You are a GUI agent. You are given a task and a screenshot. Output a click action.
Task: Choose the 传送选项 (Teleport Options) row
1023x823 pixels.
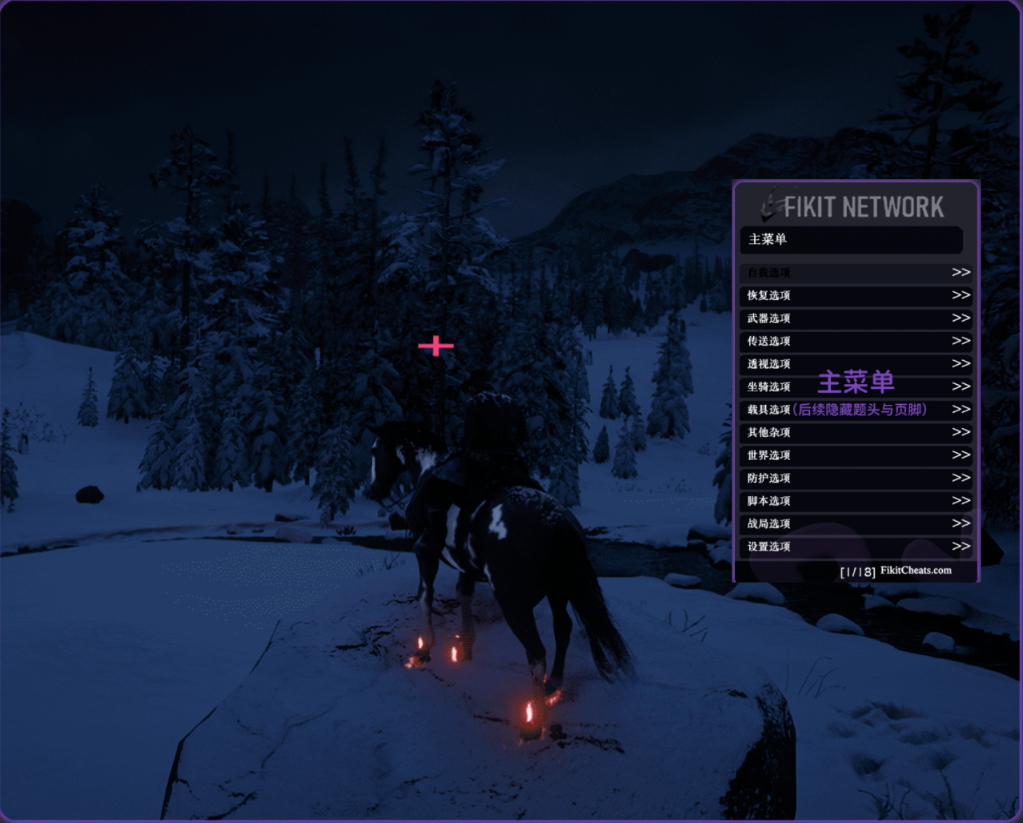[856, 341]
